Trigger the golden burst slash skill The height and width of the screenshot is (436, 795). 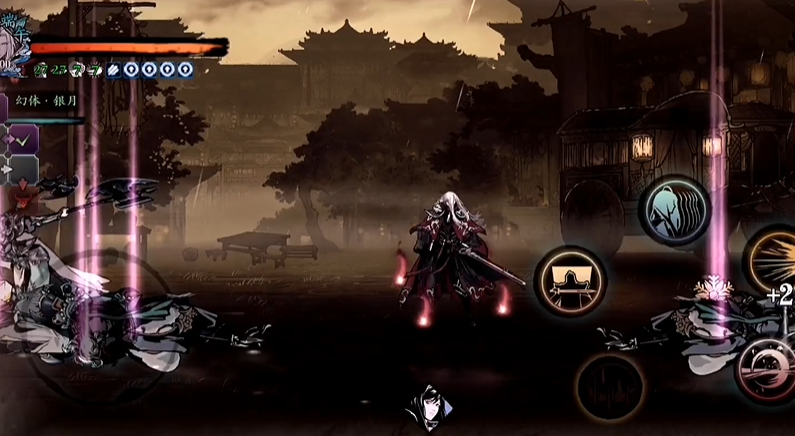775,256
